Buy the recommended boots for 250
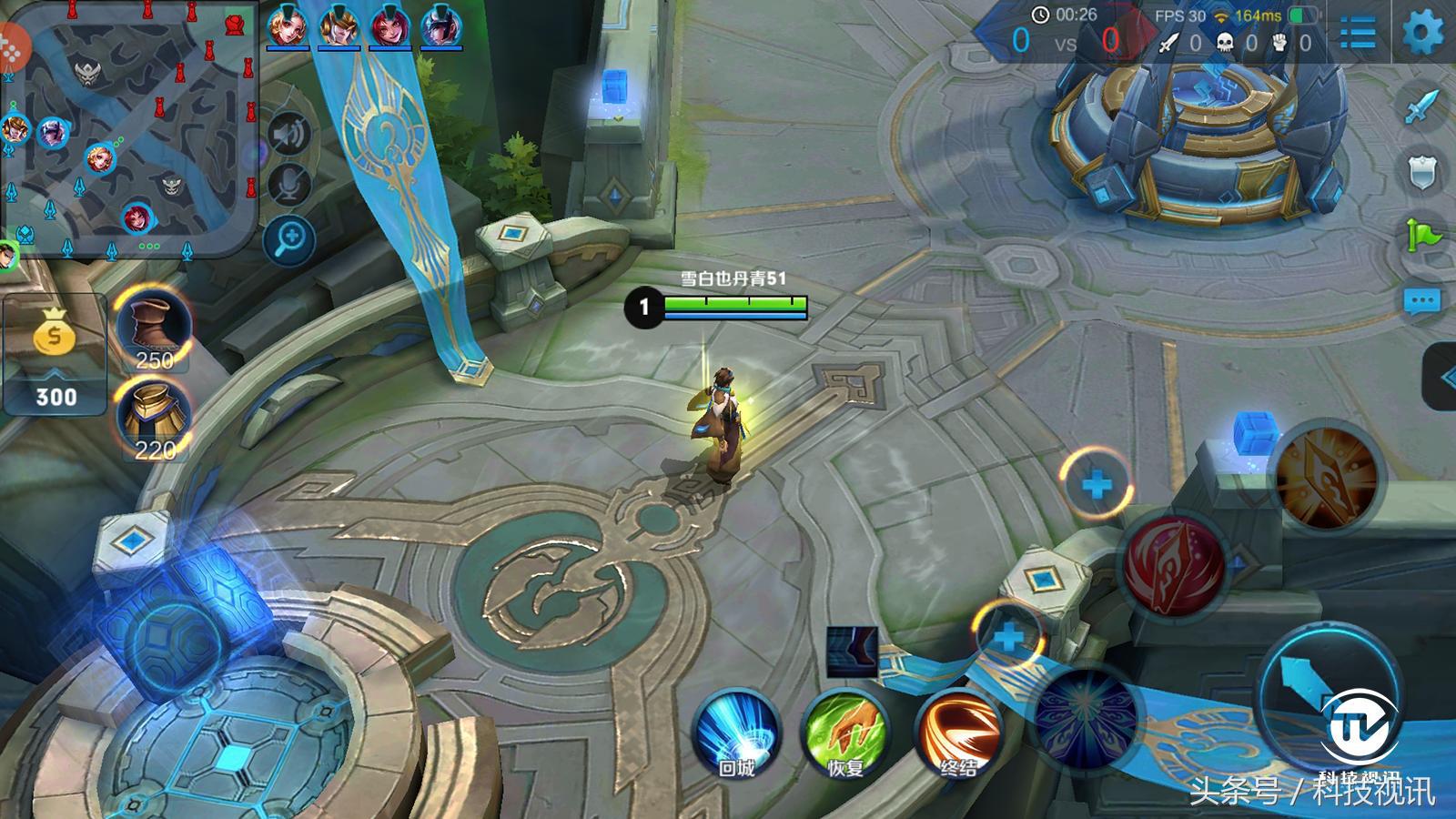 click(x=155, y=329)
